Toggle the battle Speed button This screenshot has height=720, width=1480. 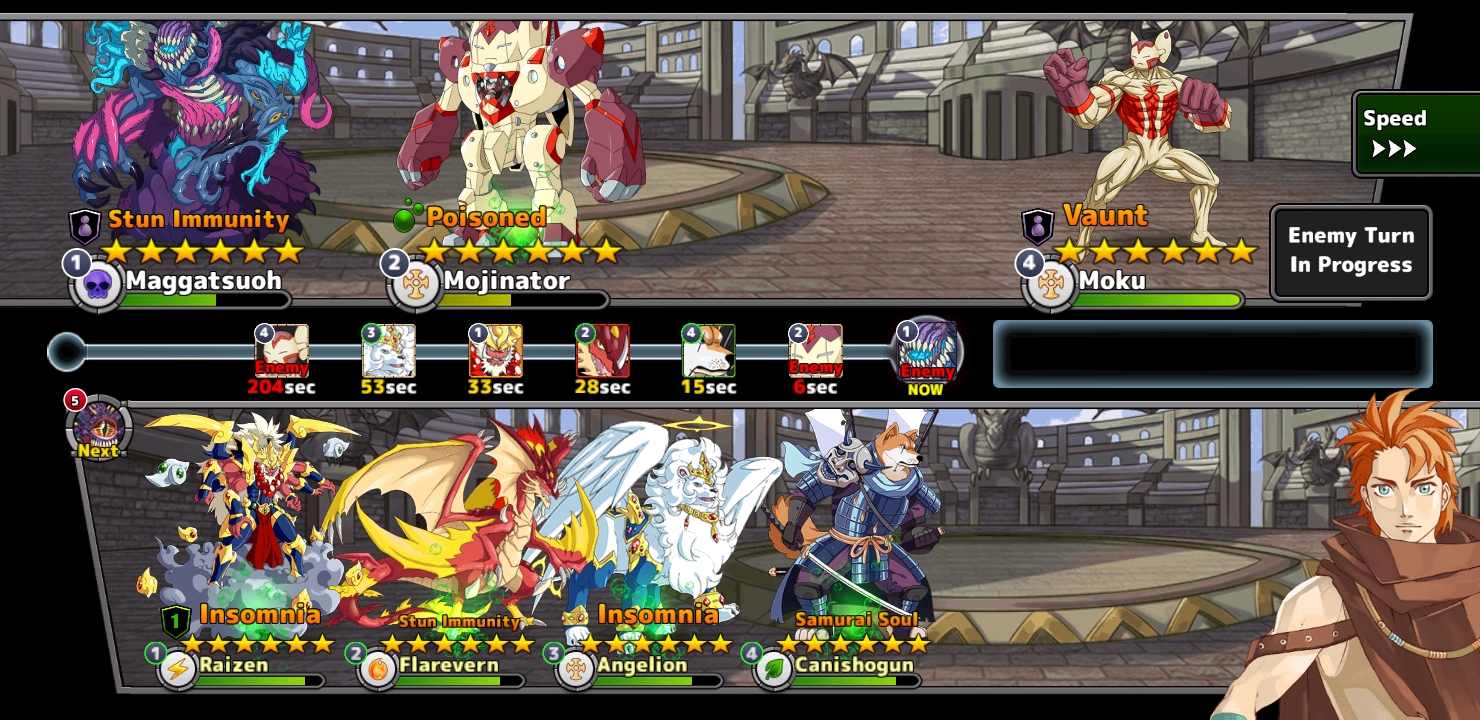point(1414,134)
